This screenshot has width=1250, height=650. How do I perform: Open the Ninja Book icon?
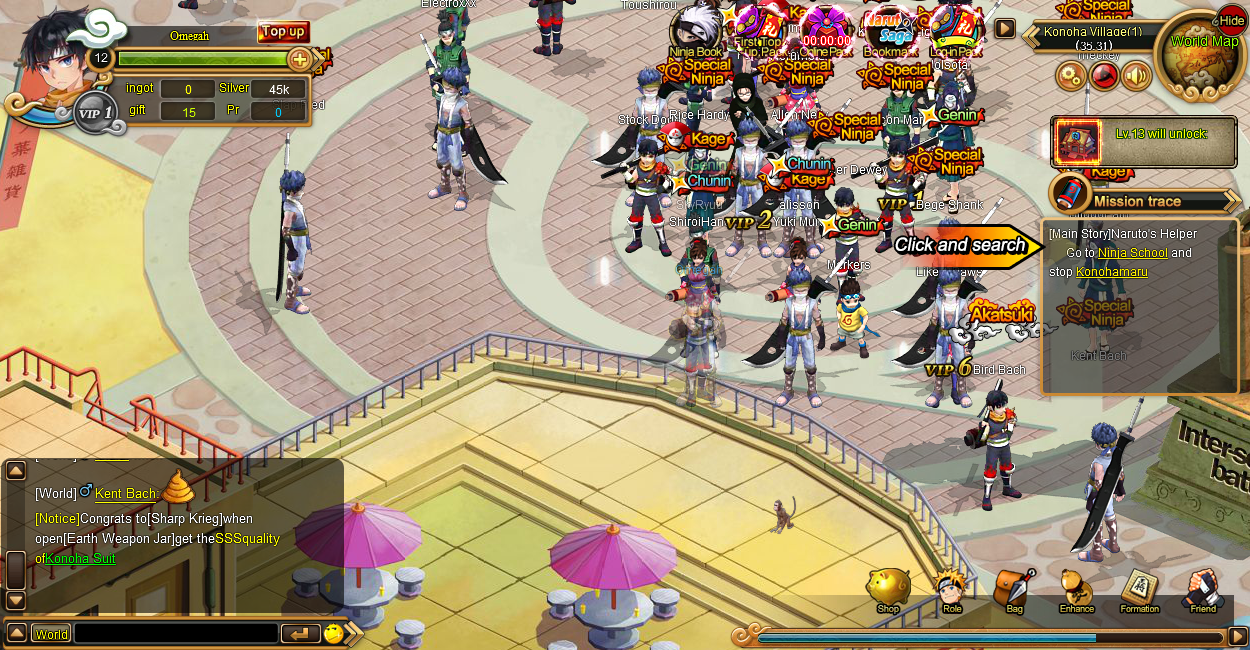click(695, 30)
